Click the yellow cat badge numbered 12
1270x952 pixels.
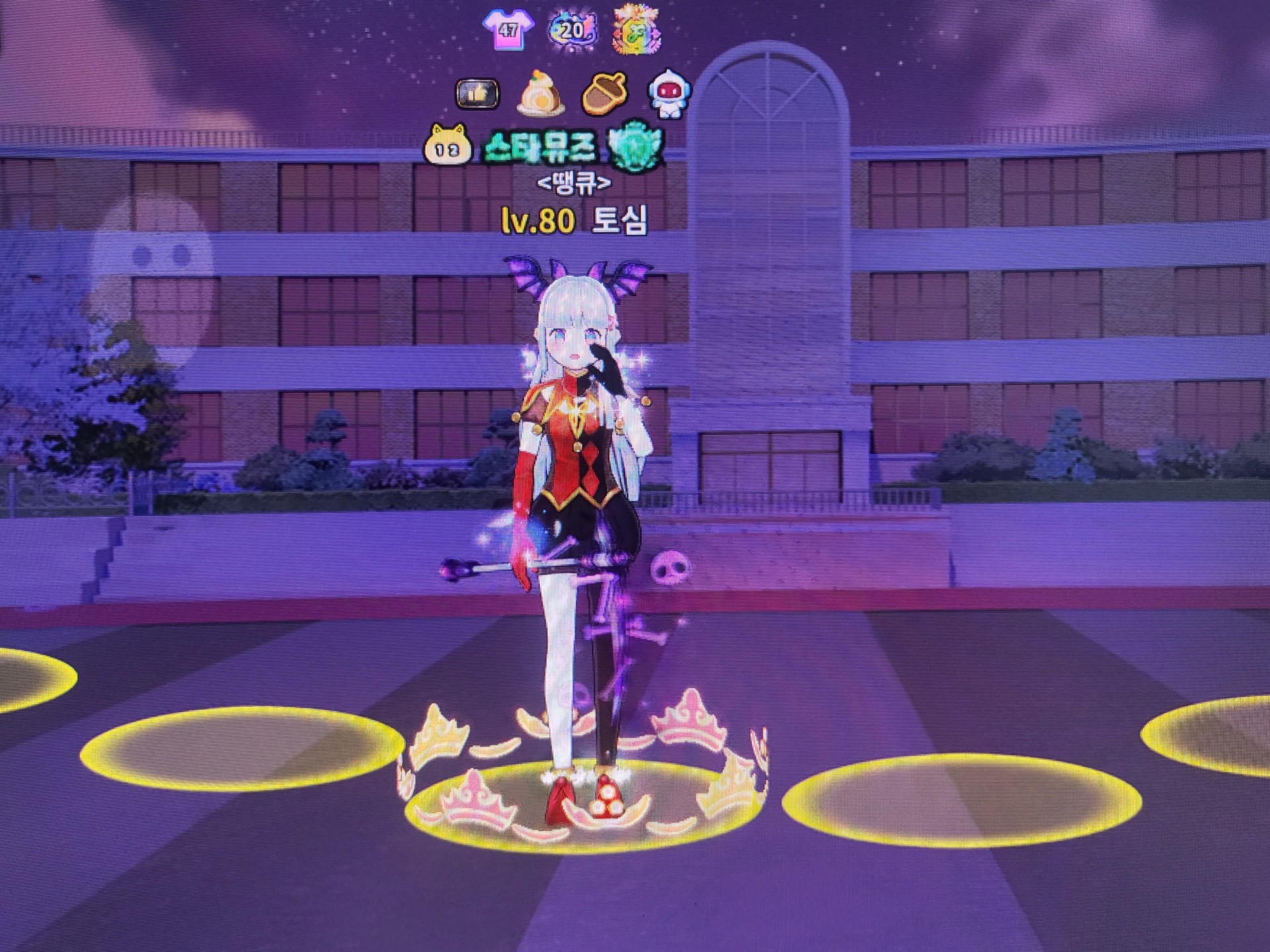pyautogui.click(x=448, y=147)
